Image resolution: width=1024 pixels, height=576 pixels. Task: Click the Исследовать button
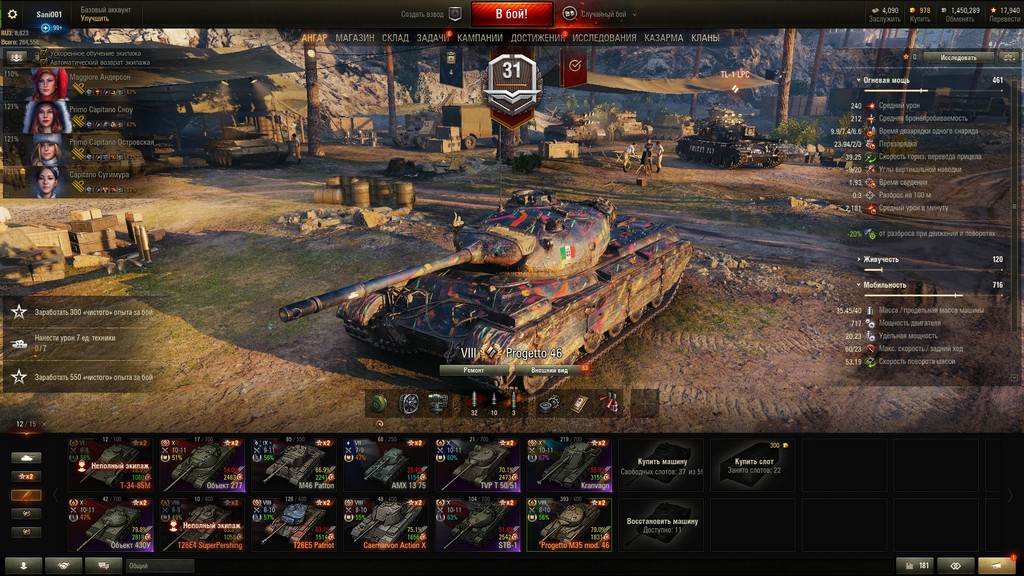coord(958,58)
